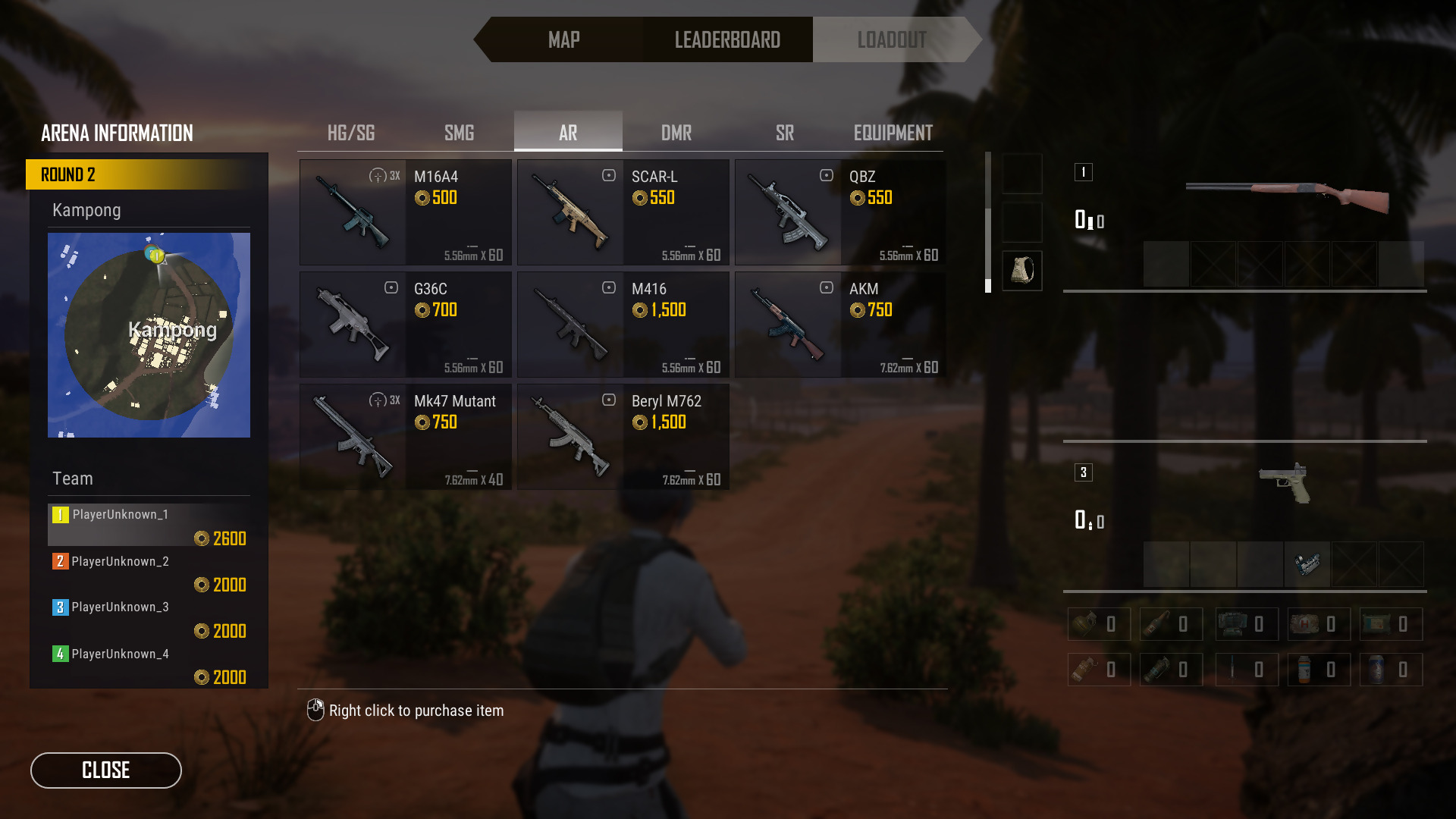1456x819 pixels.
Task: Open the EQUIPMENT category
Action: coord(893,133)
